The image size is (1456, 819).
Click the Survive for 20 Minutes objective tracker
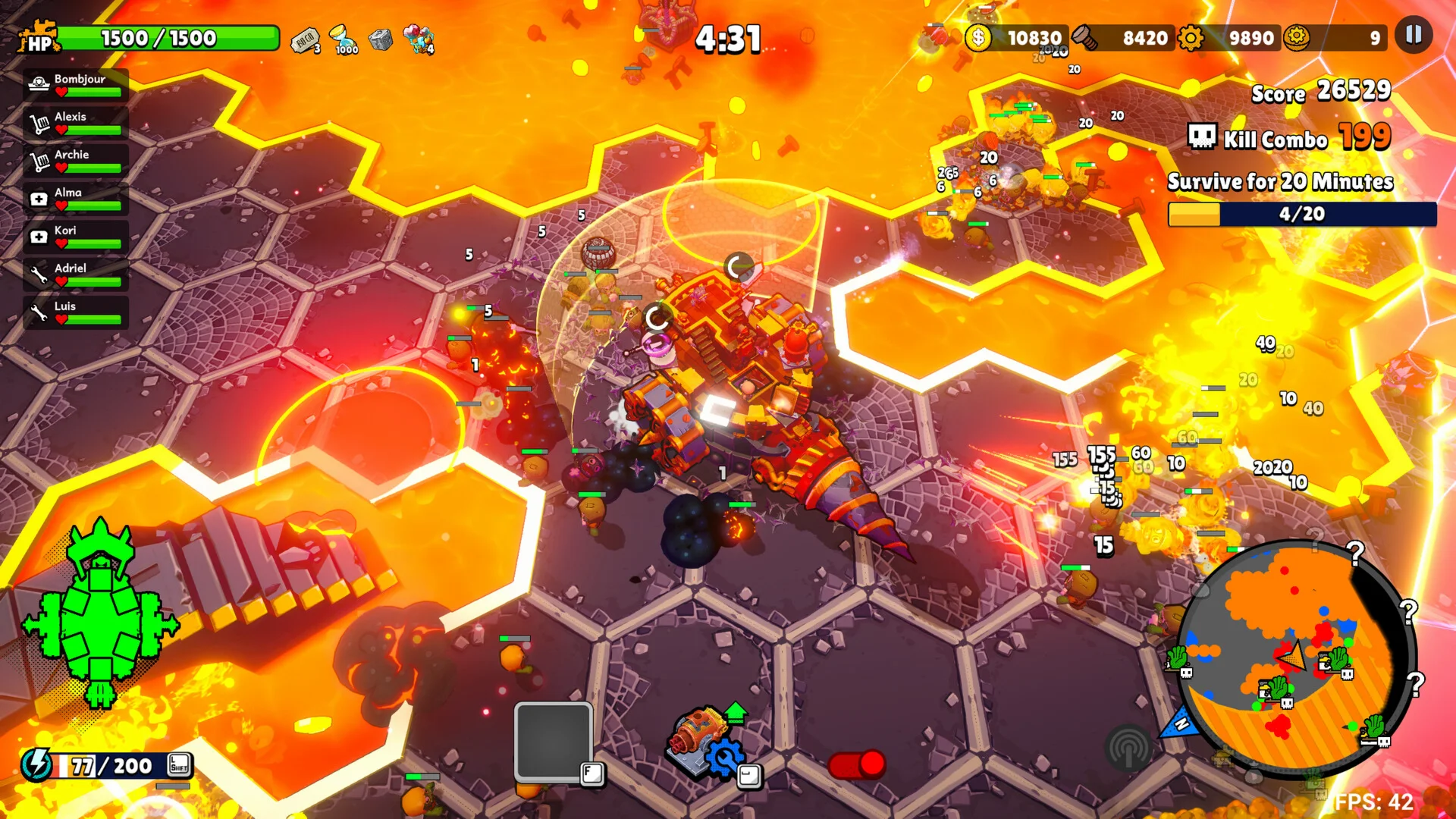(x=1301, y=199)
